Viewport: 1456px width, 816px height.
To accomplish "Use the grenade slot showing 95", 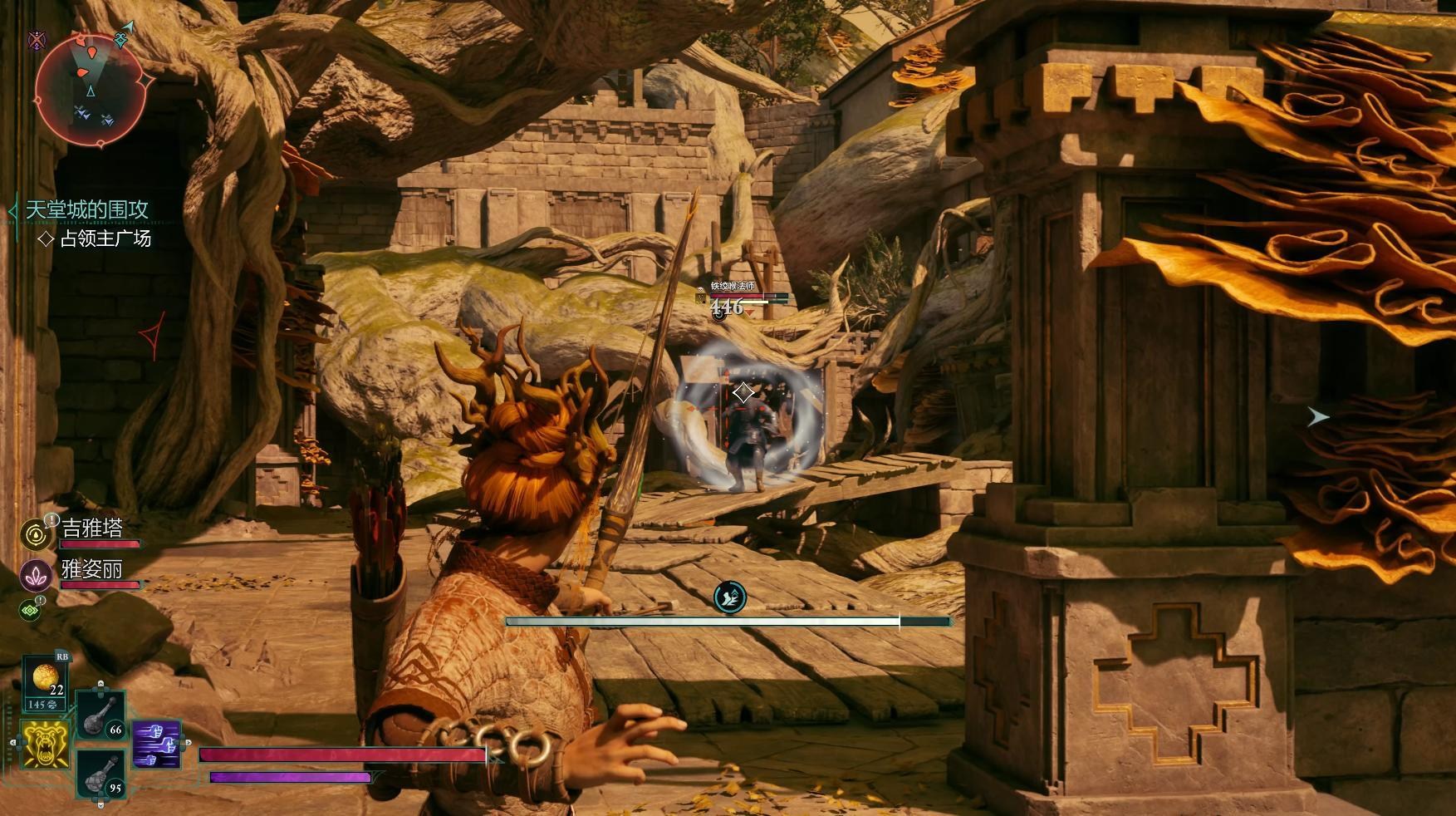I will 101,775.
